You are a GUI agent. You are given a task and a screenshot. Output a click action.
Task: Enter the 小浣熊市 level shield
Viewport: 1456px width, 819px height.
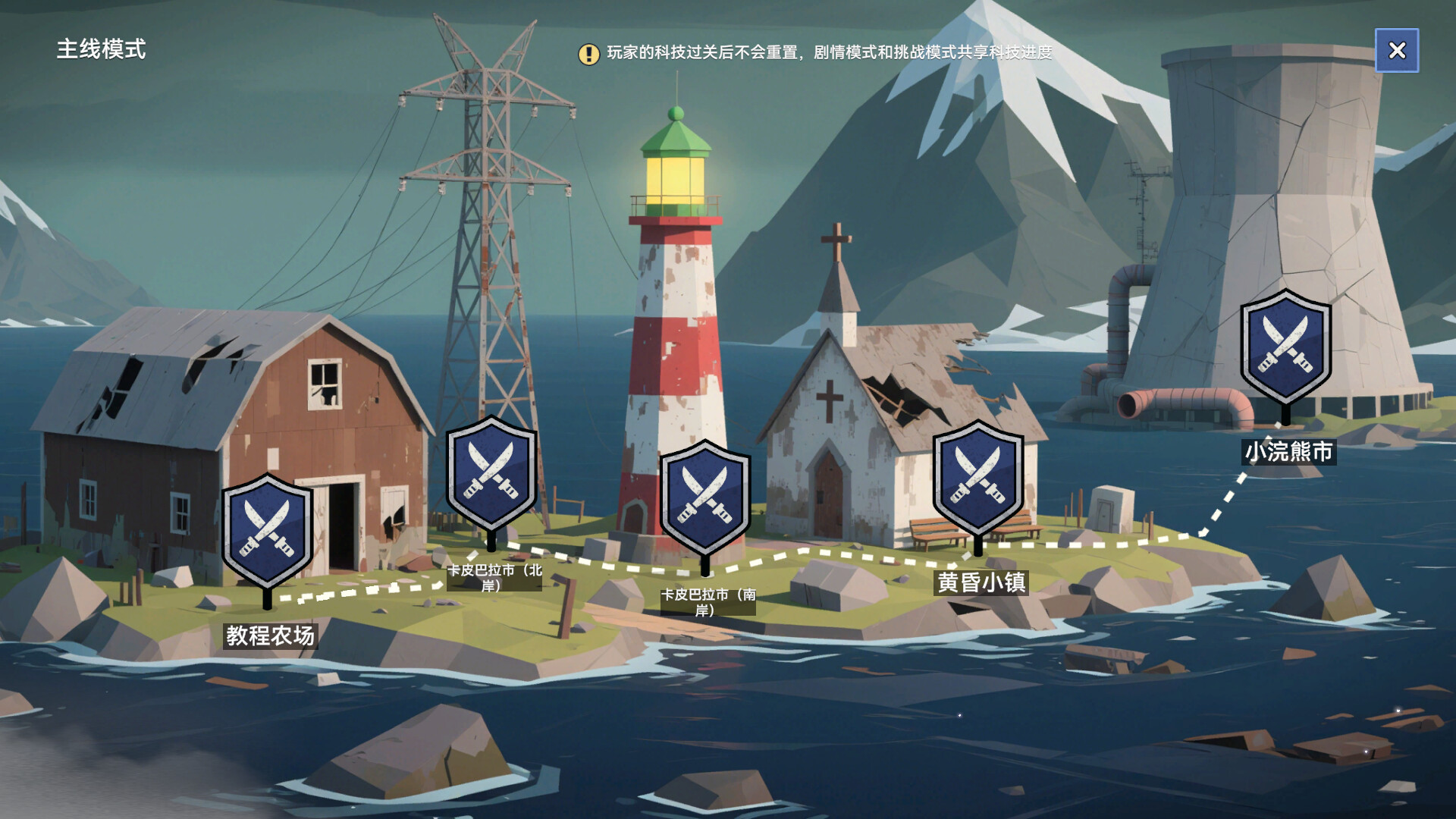tap(1285, 347)
